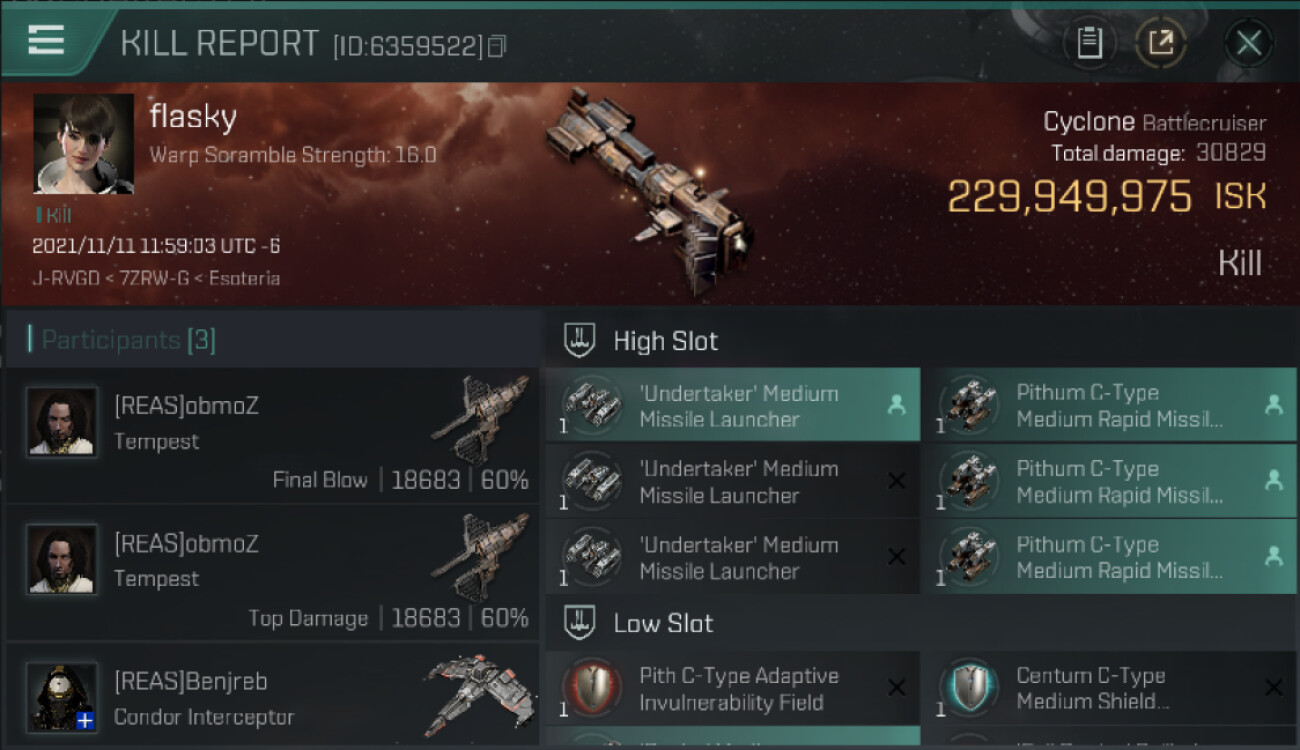Open the J-RVGD system location link
Viewport: 1300px width, 750px height.
pos(64,278)
